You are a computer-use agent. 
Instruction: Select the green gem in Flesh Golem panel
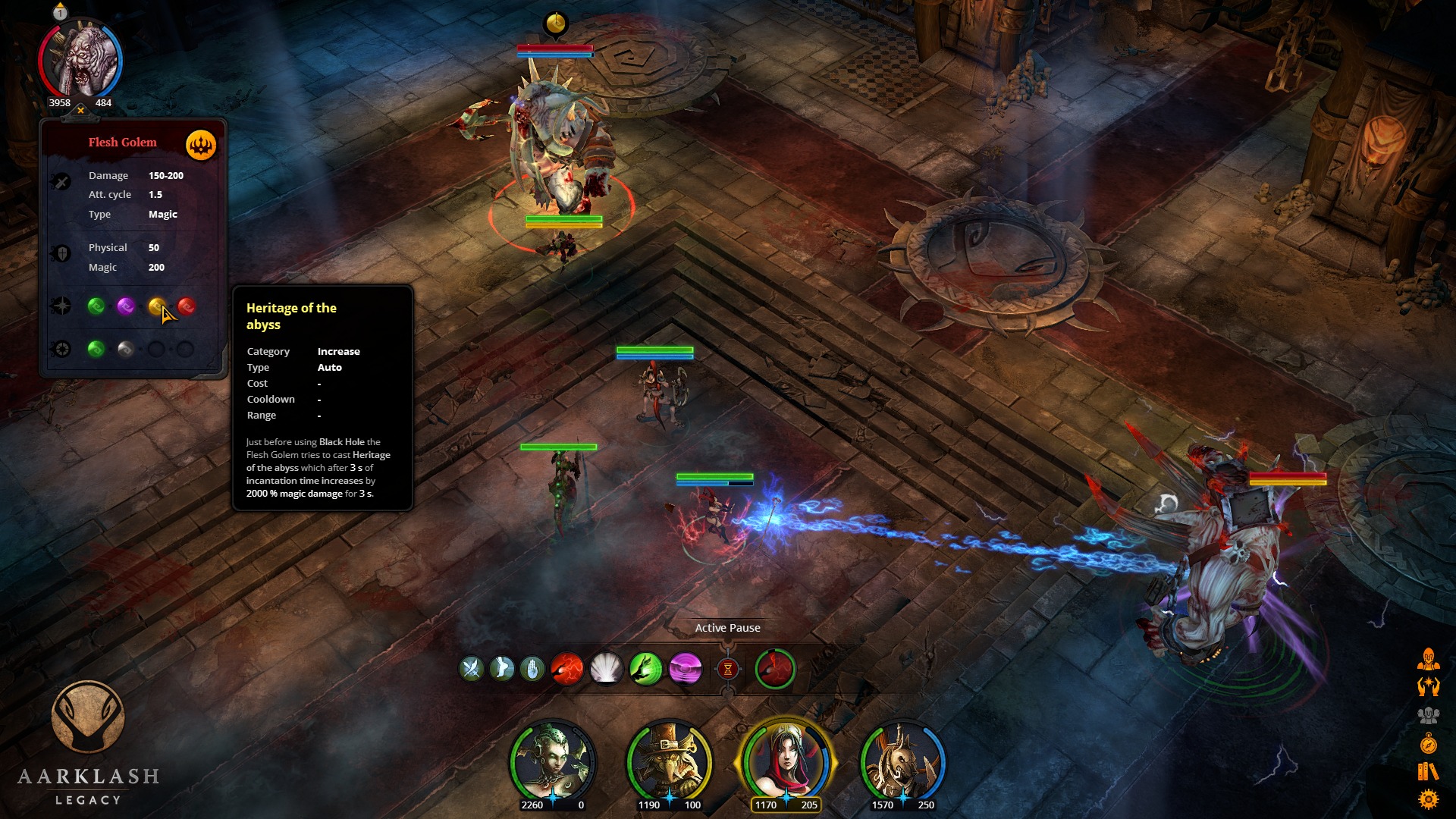pyautogui.click(x=96, y=306)
